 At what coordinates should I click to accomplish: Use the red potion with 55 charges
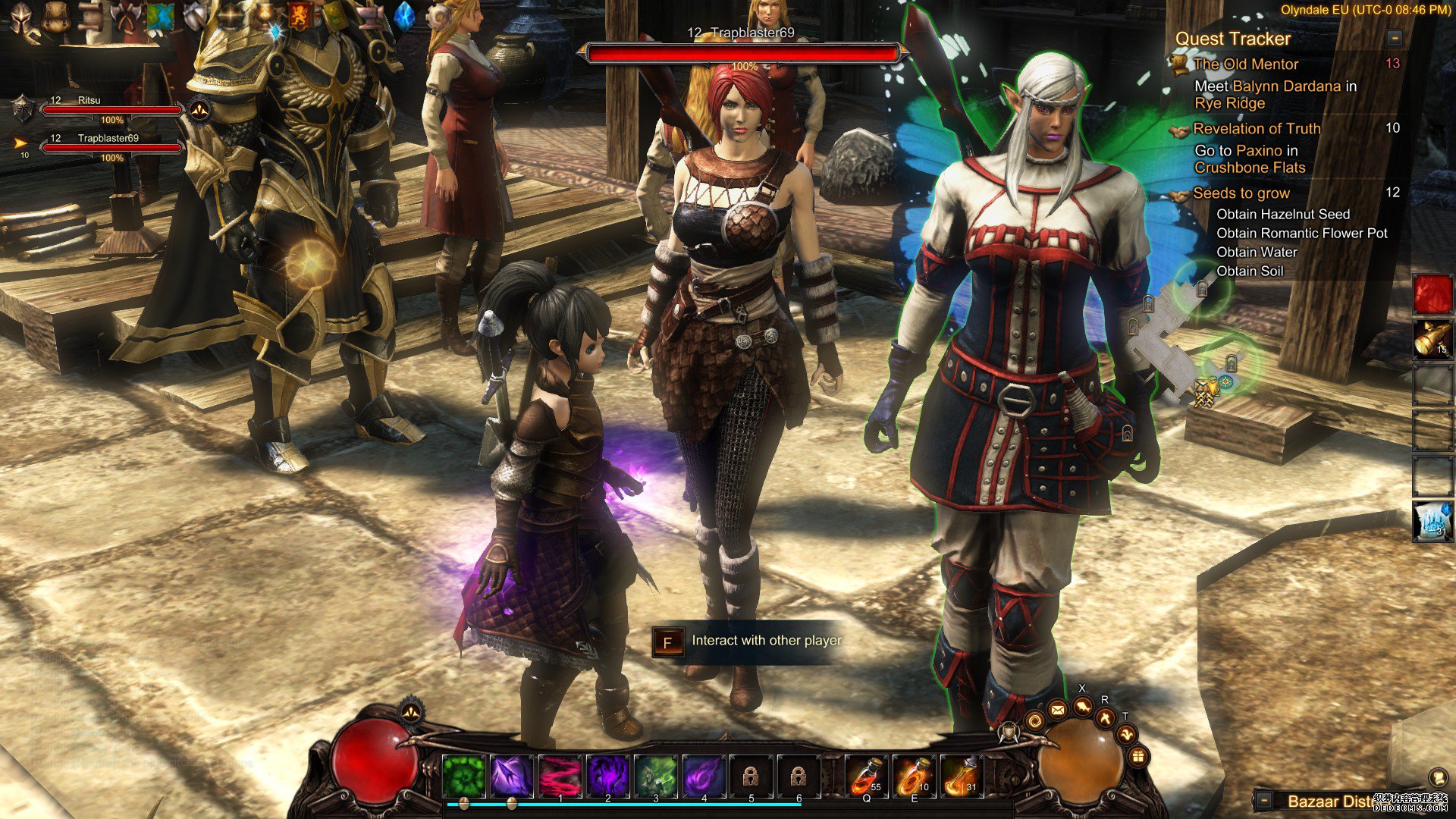point(866,777)
